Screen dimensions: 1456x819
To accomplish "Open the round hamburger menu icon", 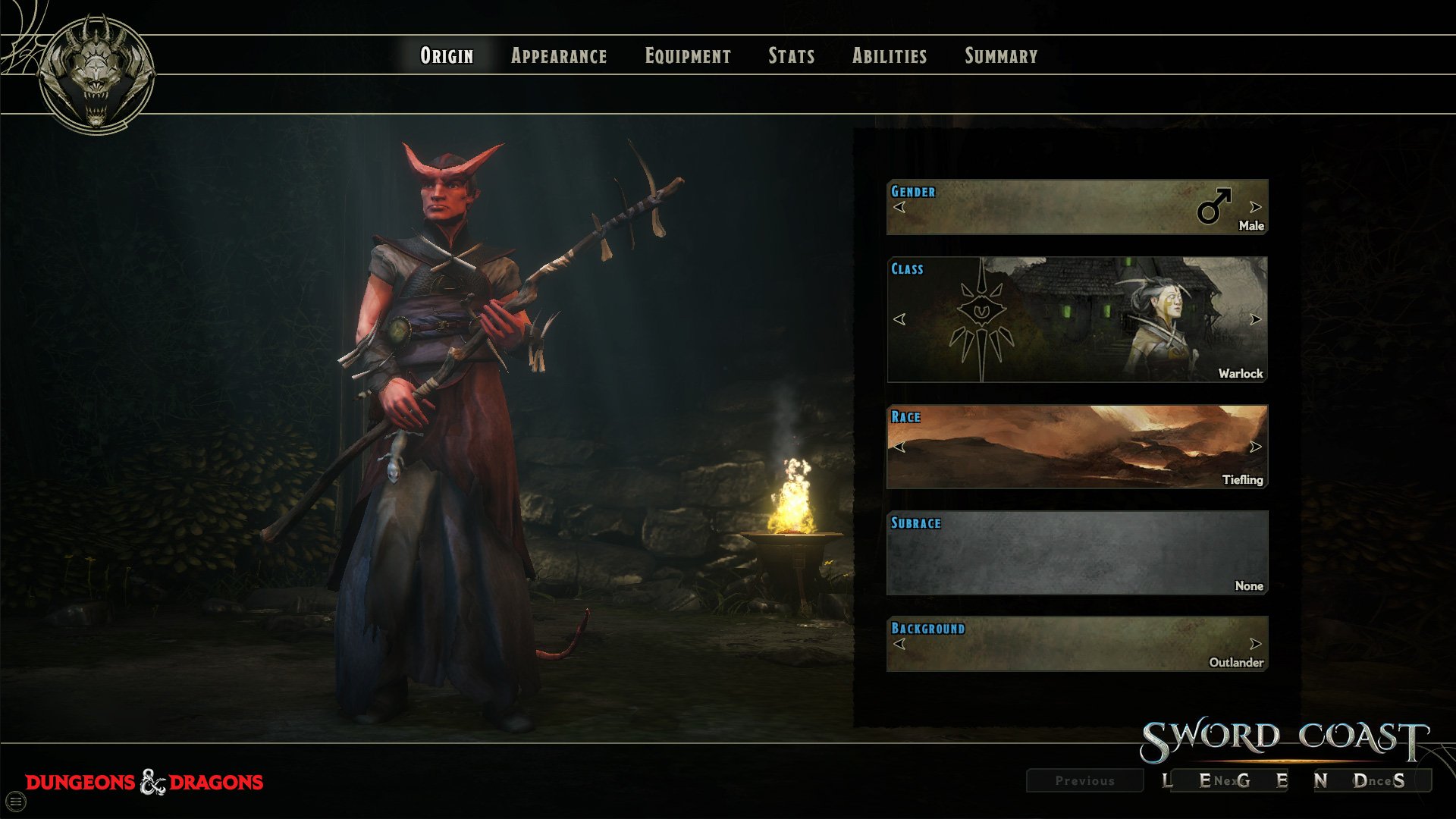I will tap(16, 801).
